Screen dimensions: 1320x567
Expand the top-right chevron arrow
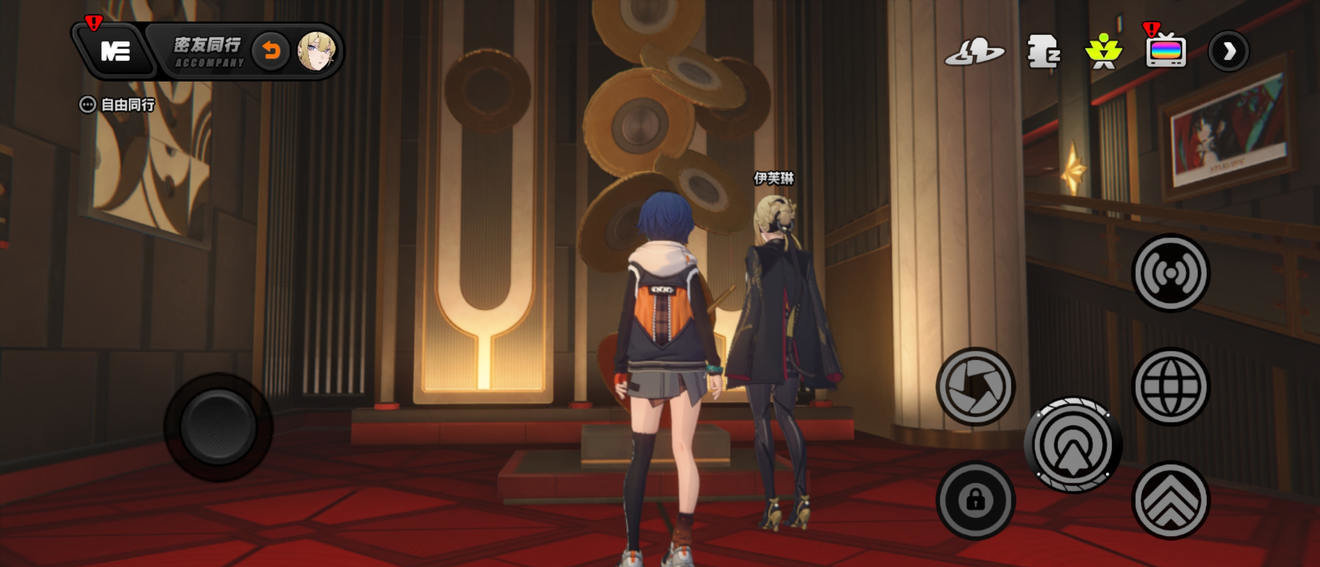tap(1228, 51)
